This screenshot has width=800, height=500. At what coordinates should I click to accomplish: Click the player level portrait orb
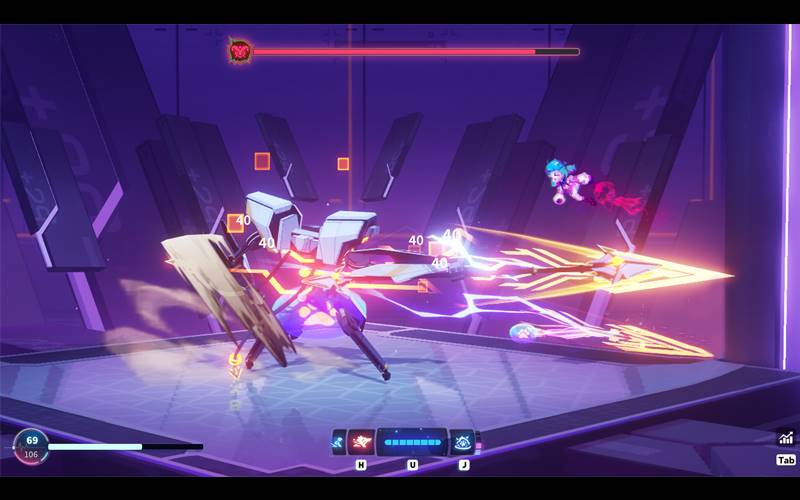pyautogui.click(x=30, y=446)
